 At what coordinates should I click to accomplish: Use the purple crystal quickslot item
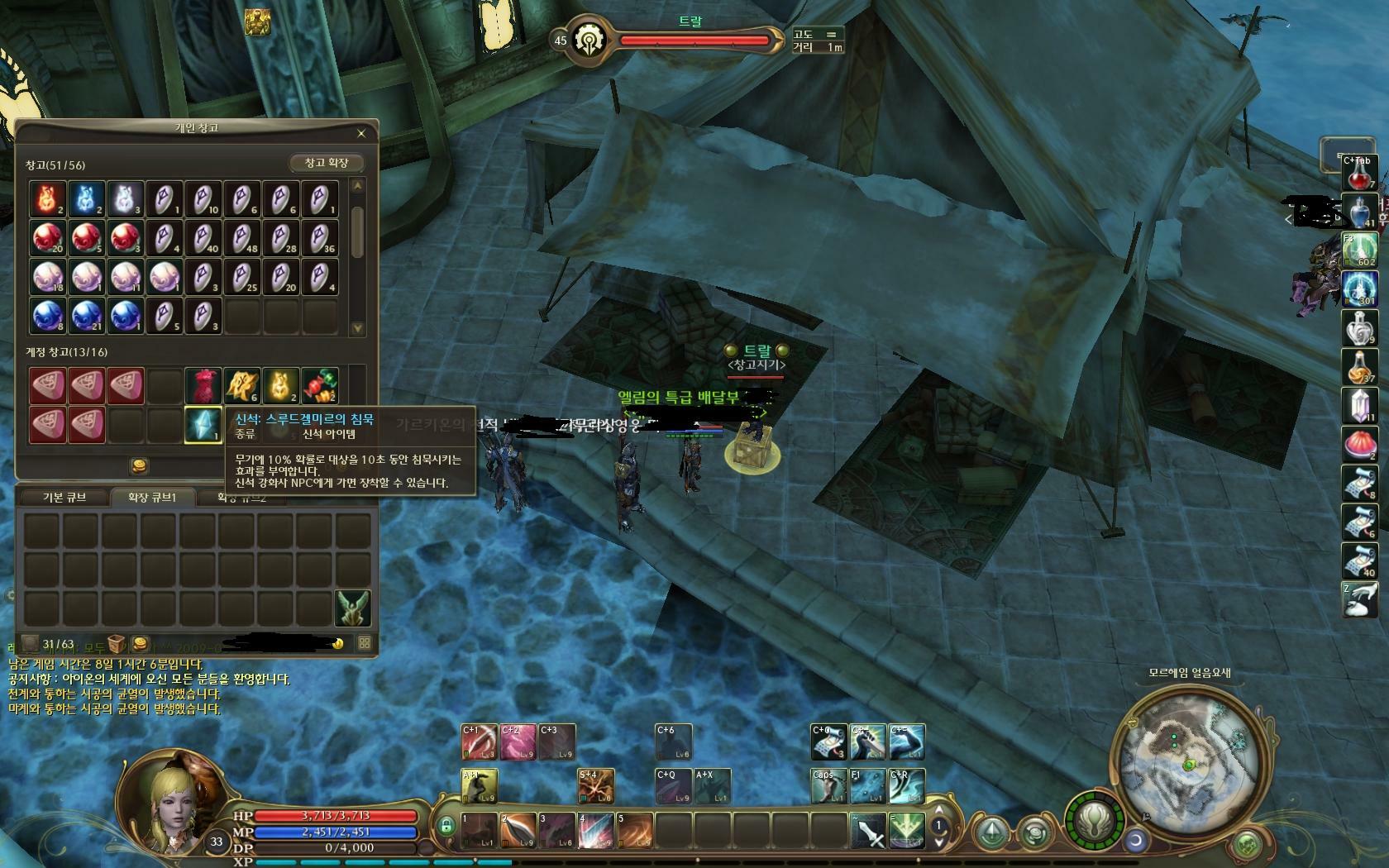(1358, 407)
